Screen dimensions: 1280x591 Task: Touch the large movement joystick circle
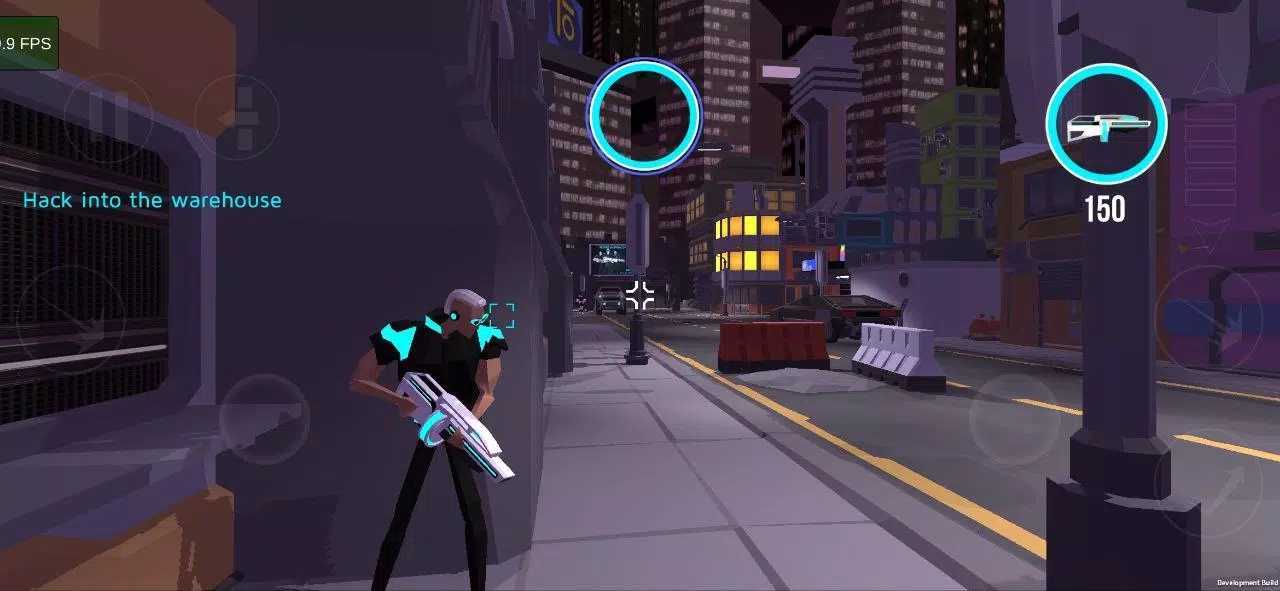tap(71, 320)
